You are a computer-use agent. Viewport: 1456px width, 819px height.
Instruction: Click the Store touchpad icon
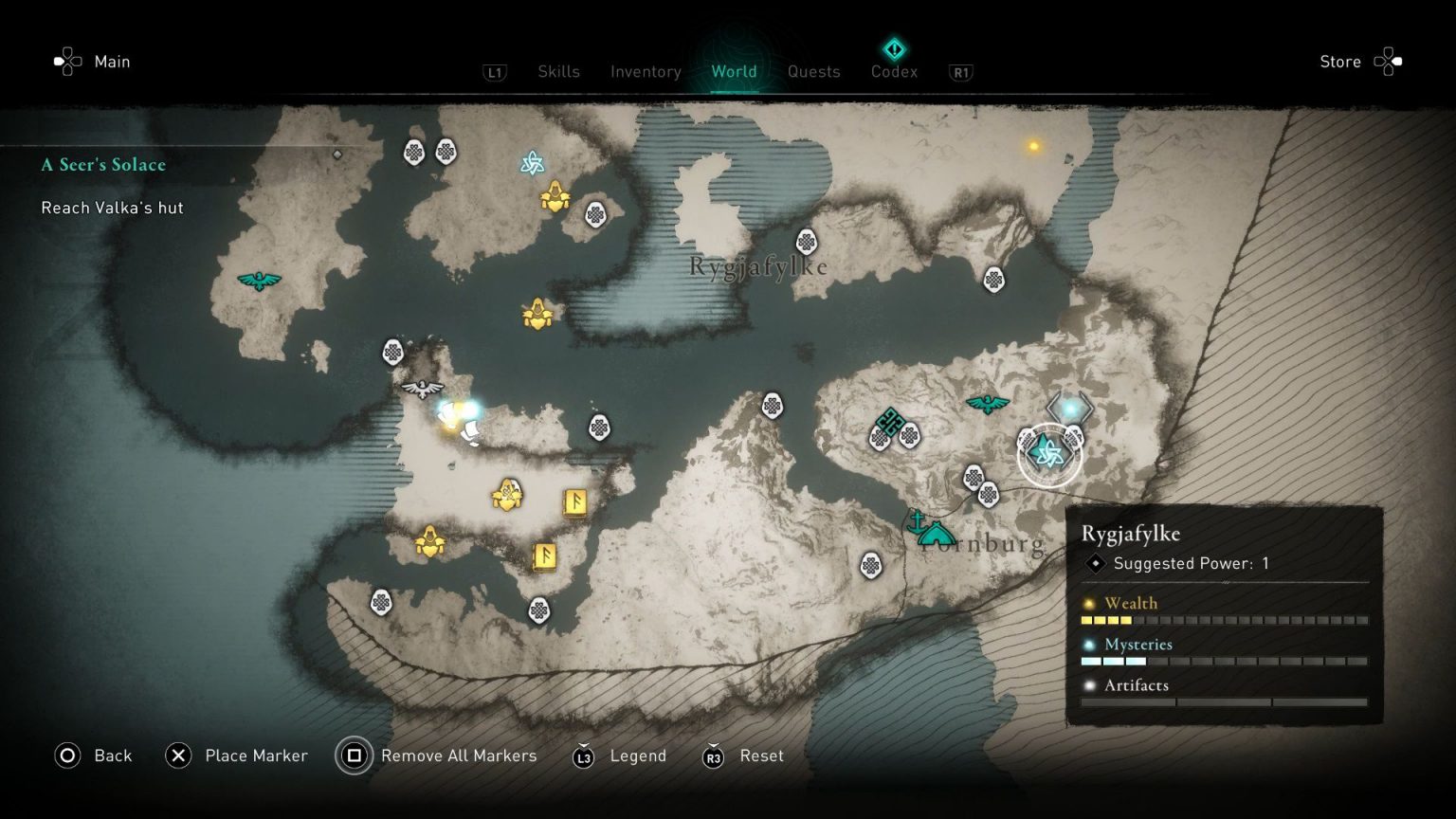(1388, 60)
